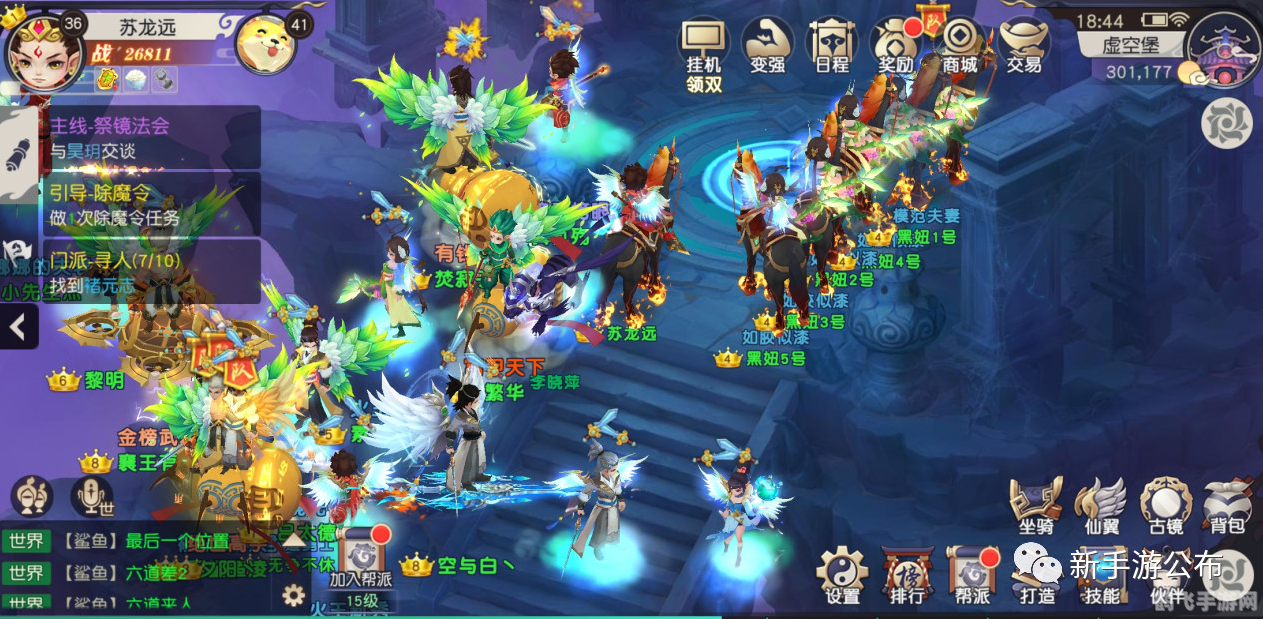1263x619 pixels.
Task: Select the 主线-祭镜法会 main quest entry
Action: (x=150, y=138)
